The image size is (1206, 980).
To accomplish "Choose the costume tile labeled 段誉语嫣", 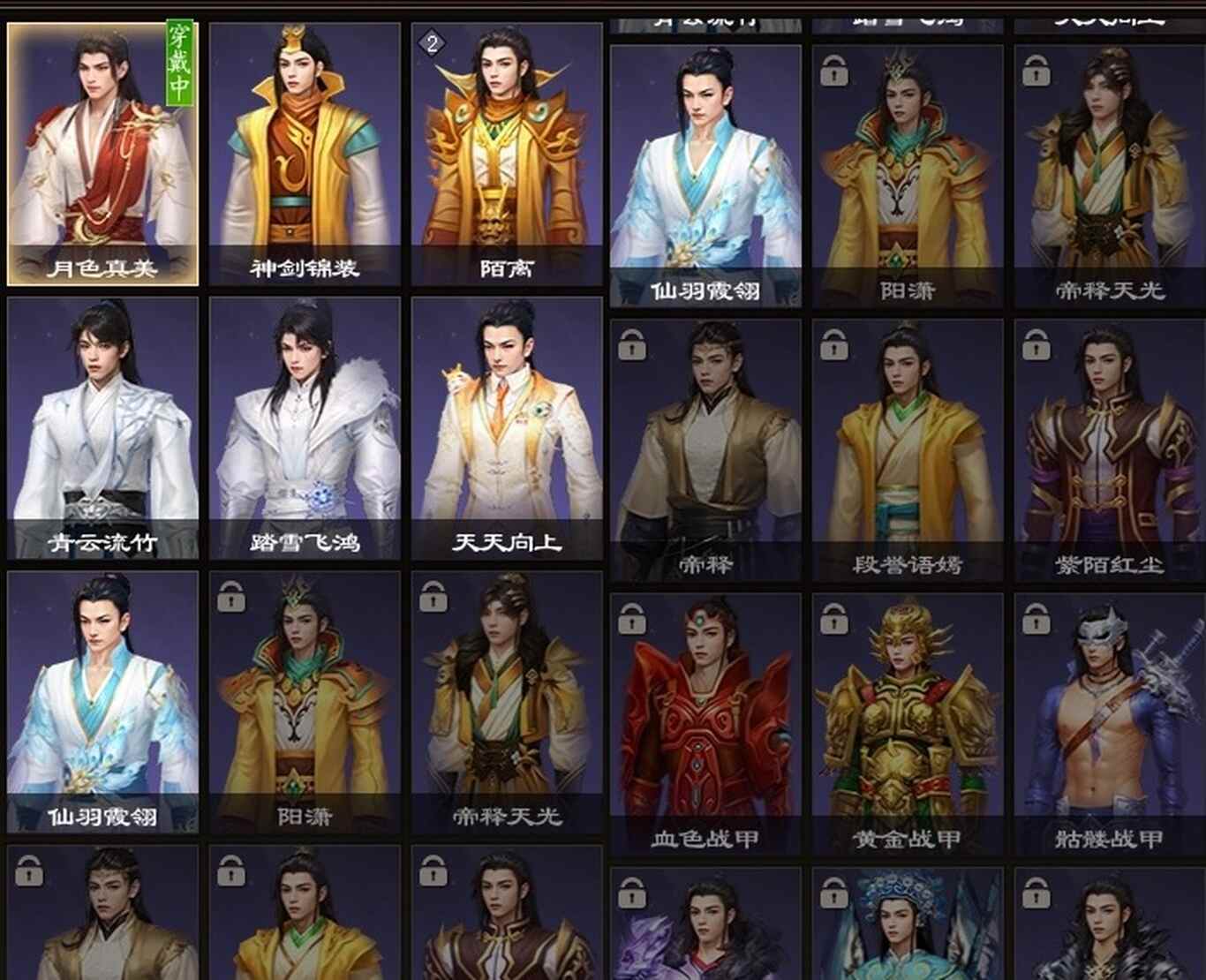I will click(x=908, y=450).
